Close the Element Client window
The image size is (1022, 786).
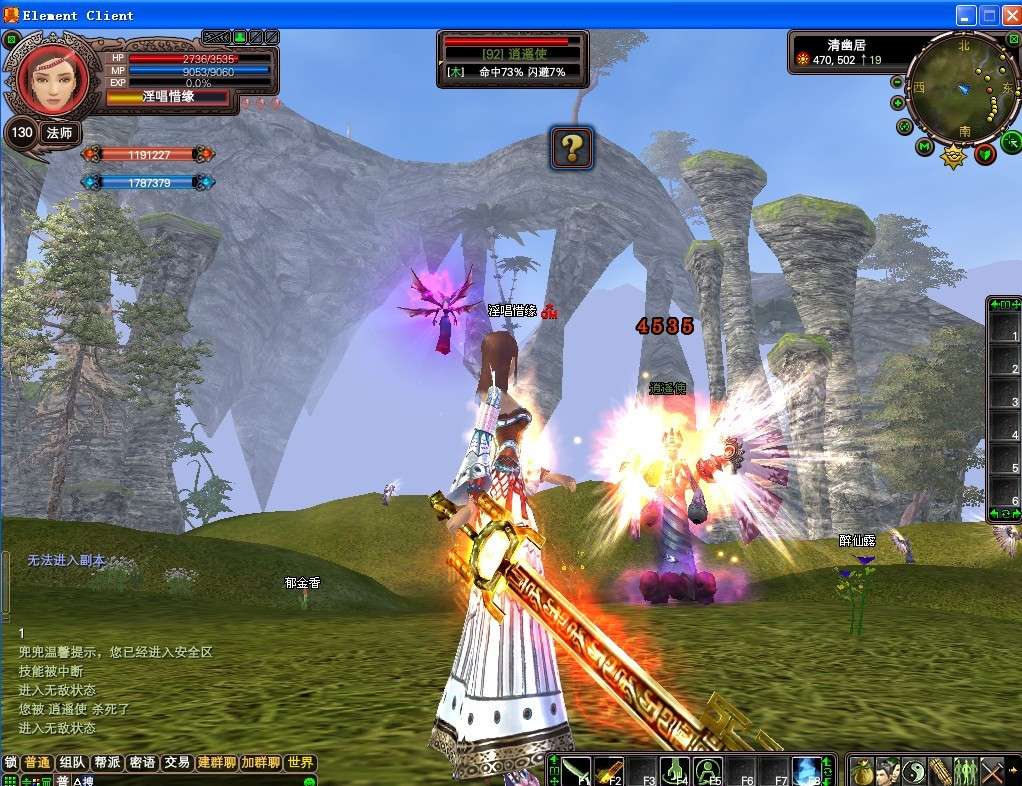(1009, 15)
